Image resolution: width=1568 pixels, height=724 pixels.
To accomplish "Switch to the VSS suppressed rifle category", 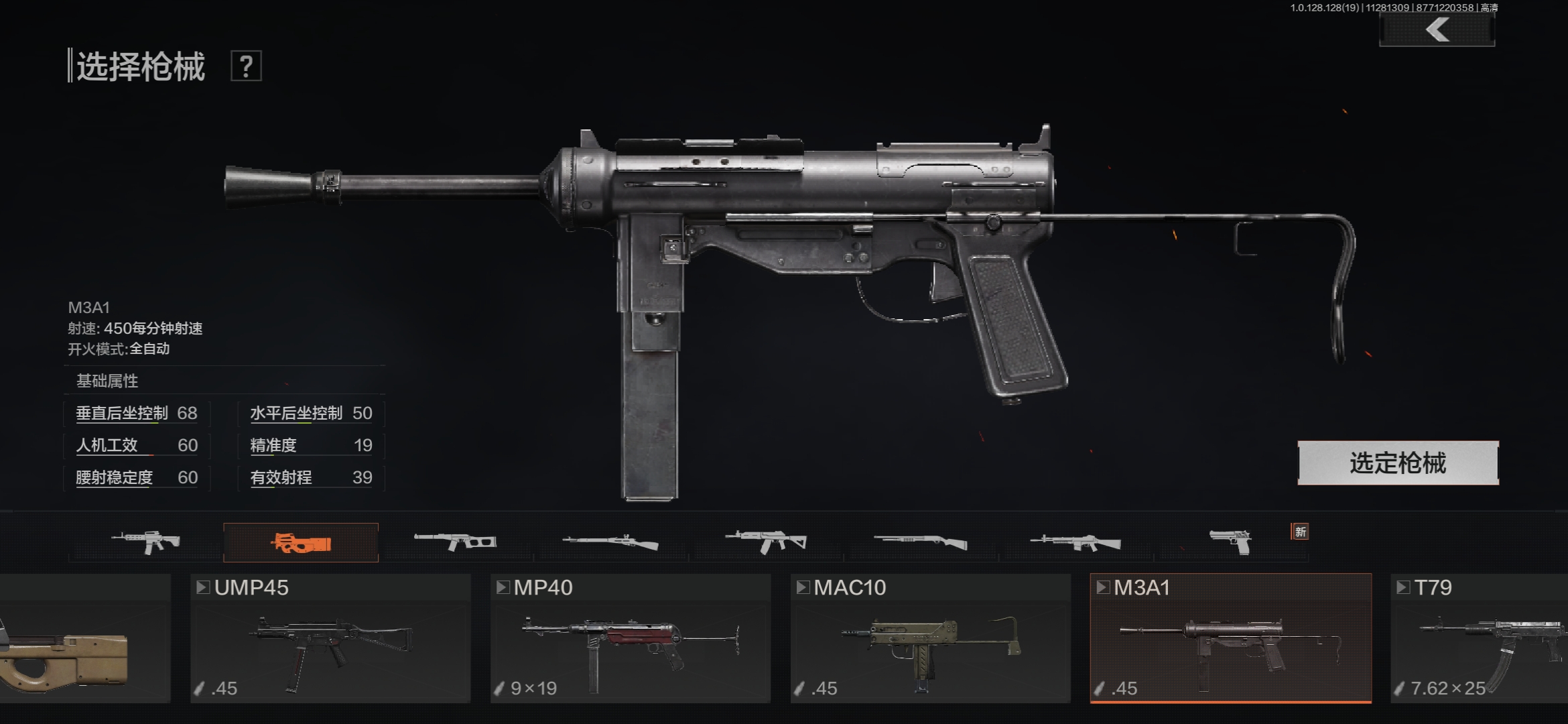I will coord(456,542).
